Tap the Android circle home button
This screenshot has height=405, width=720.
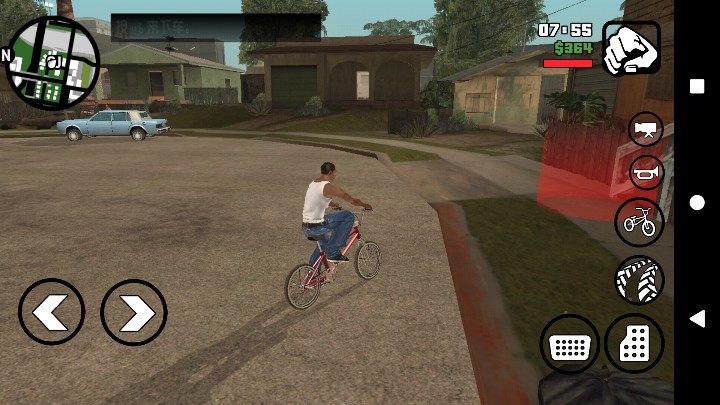[697, 203]
